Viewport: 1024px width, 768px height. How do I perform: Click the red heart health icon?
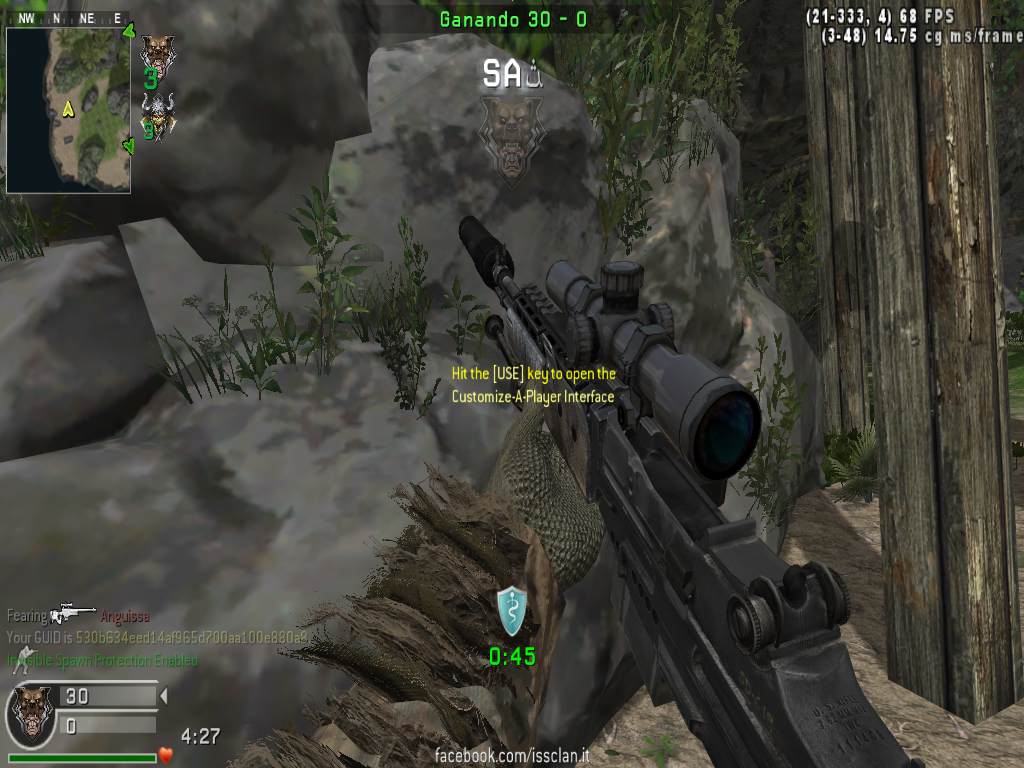click(166, 754)
